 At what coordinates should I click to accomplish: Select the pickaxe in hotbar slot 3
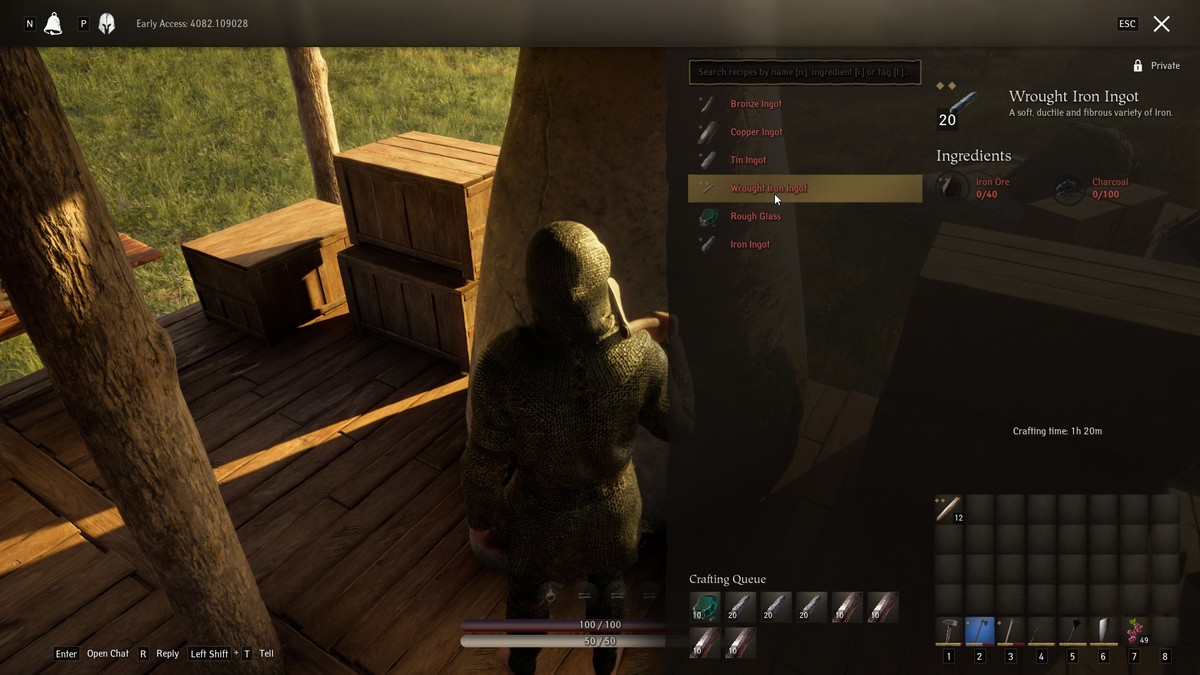(1010, 632)
